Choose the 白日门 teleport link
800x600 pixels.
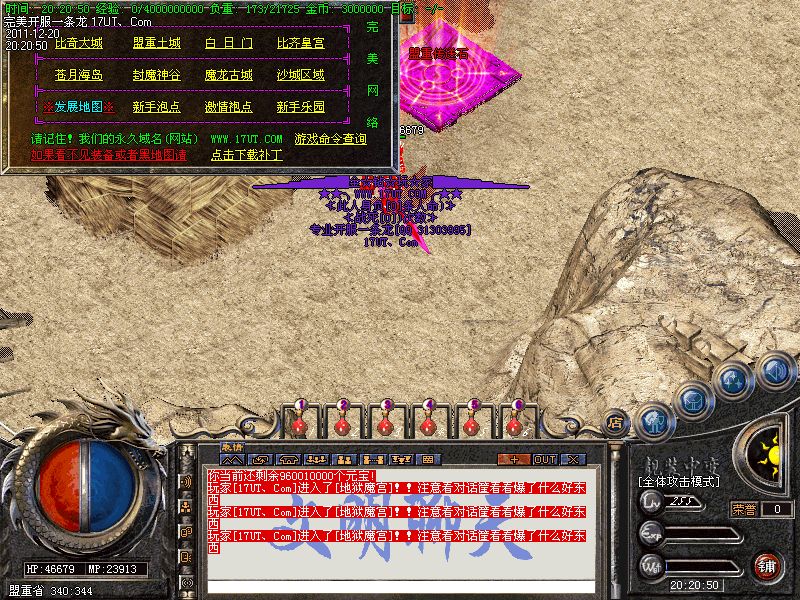(229, 43)
